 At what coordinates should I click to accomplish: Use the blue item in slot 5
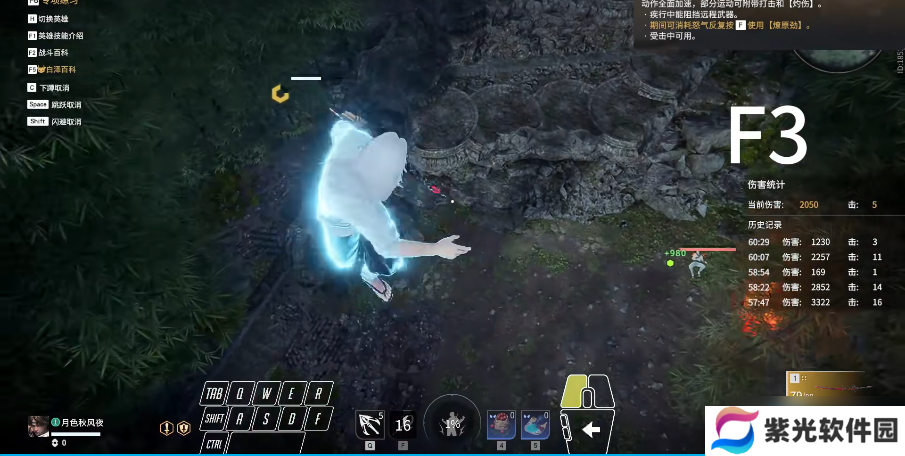pyautogui.click(x=535, y=424)
